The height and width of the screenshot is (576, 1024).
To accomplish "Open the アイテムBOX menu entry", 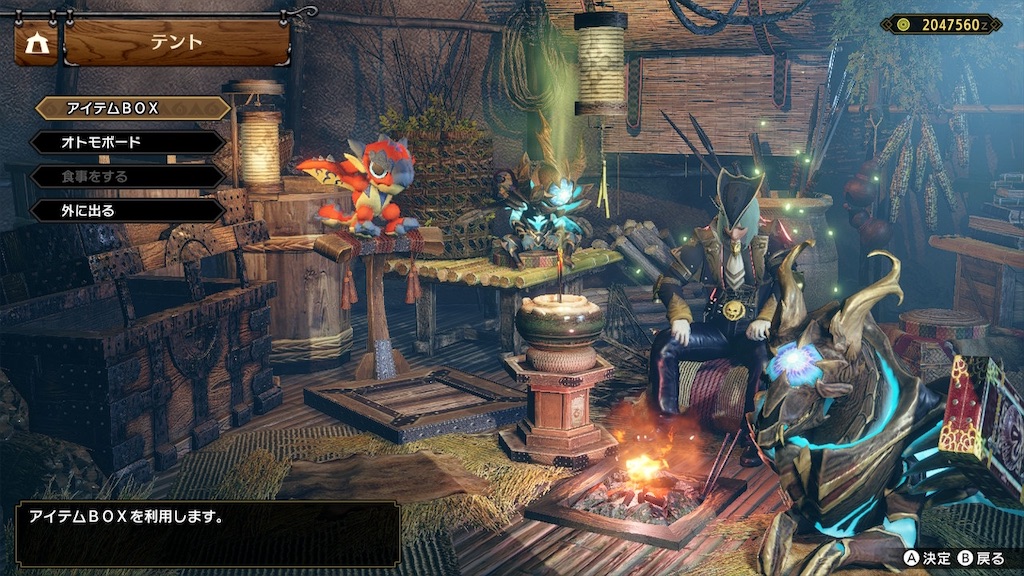I will (130, 108).
